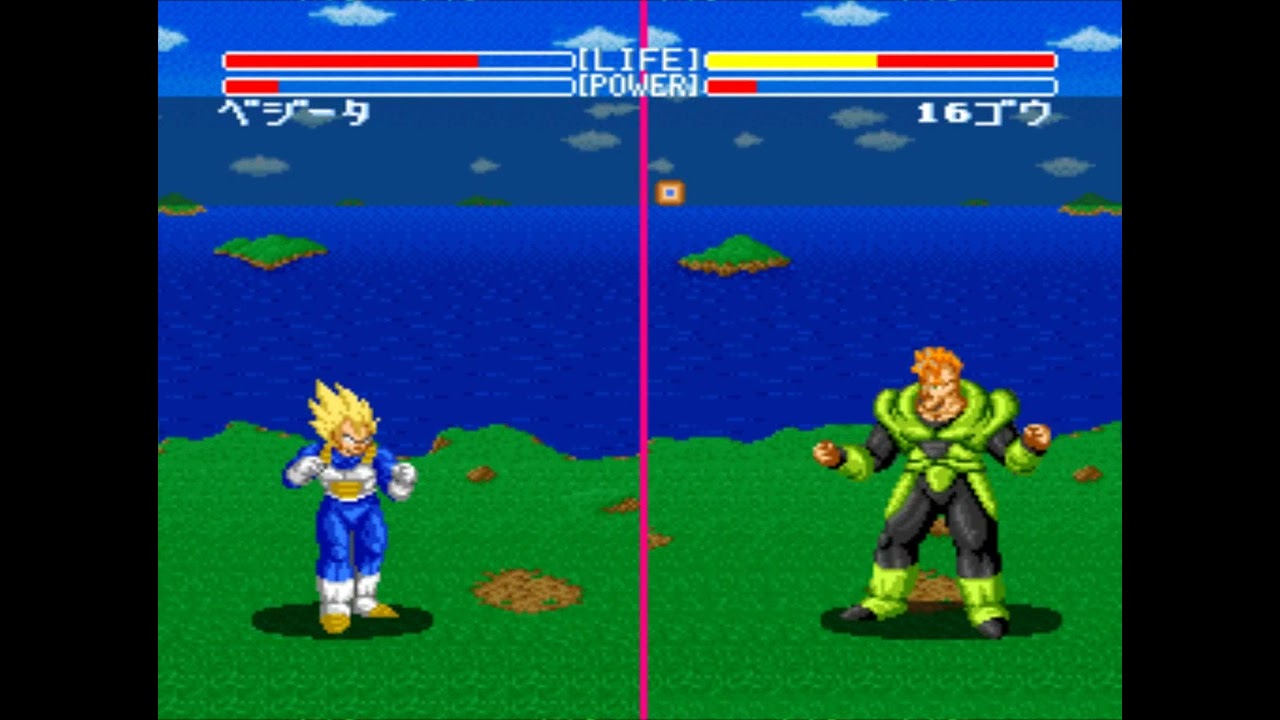Click Android 16's yellow life bar
Screen dimensions: 1280x720
coord(790,60)
